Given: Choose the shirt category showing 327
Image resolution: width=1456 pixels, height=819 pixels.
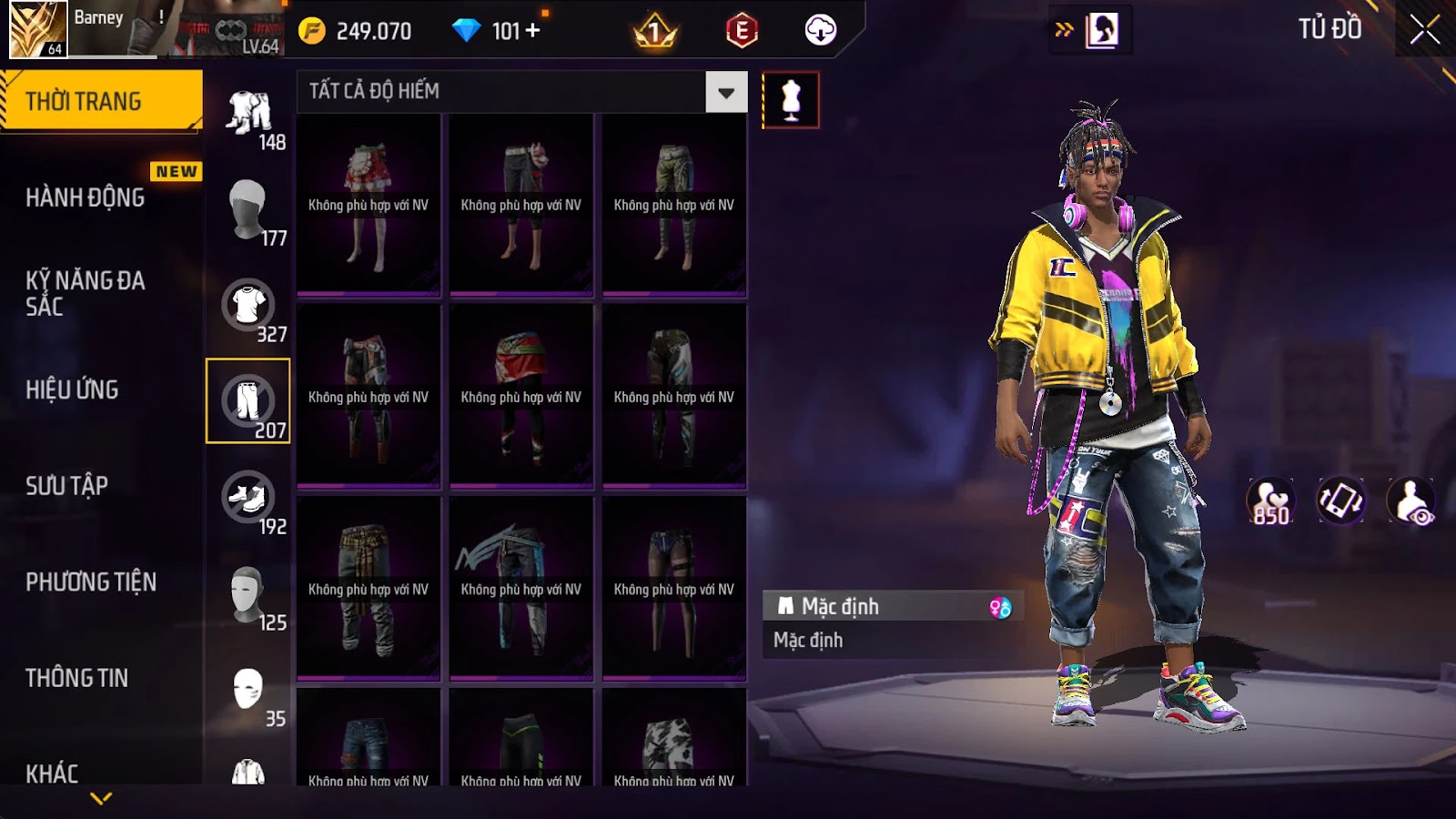Looking at the screenshot, I should pos(248,306).
